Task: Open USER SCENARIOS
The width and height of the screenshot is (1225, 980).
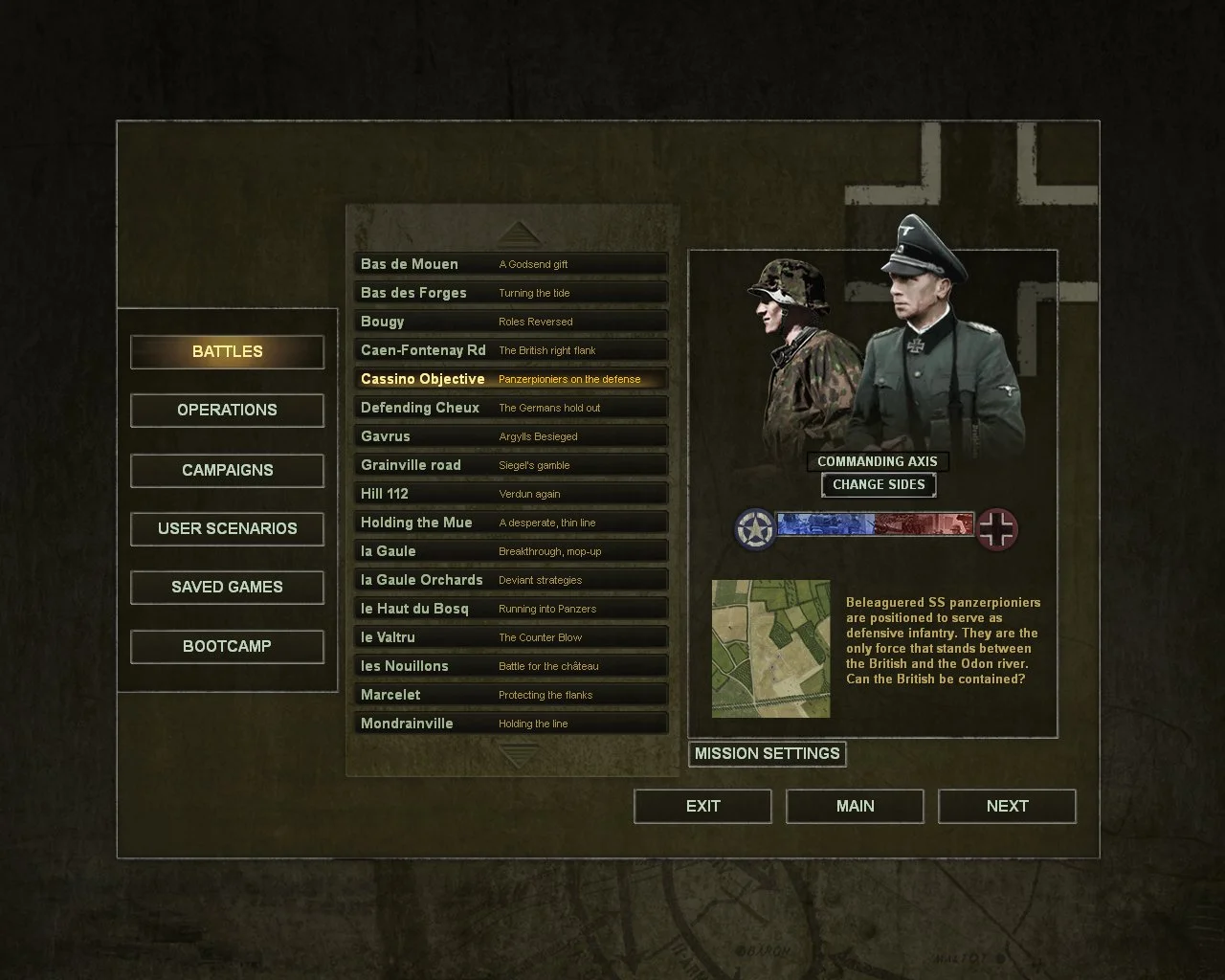Action: click(x=227, y=528)
